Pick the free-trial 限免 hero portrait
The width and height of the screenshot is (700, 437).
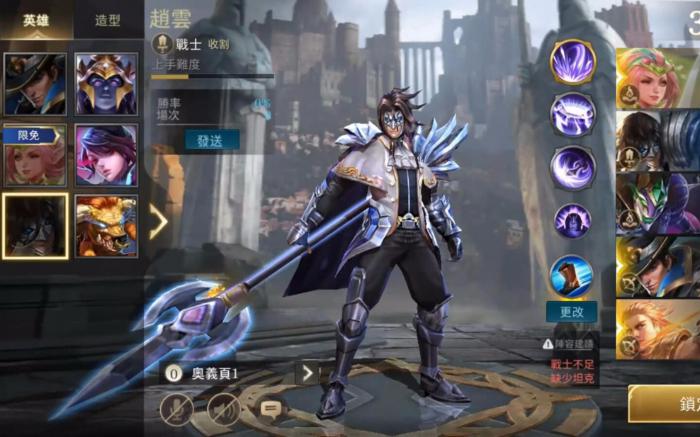(35, 156)
